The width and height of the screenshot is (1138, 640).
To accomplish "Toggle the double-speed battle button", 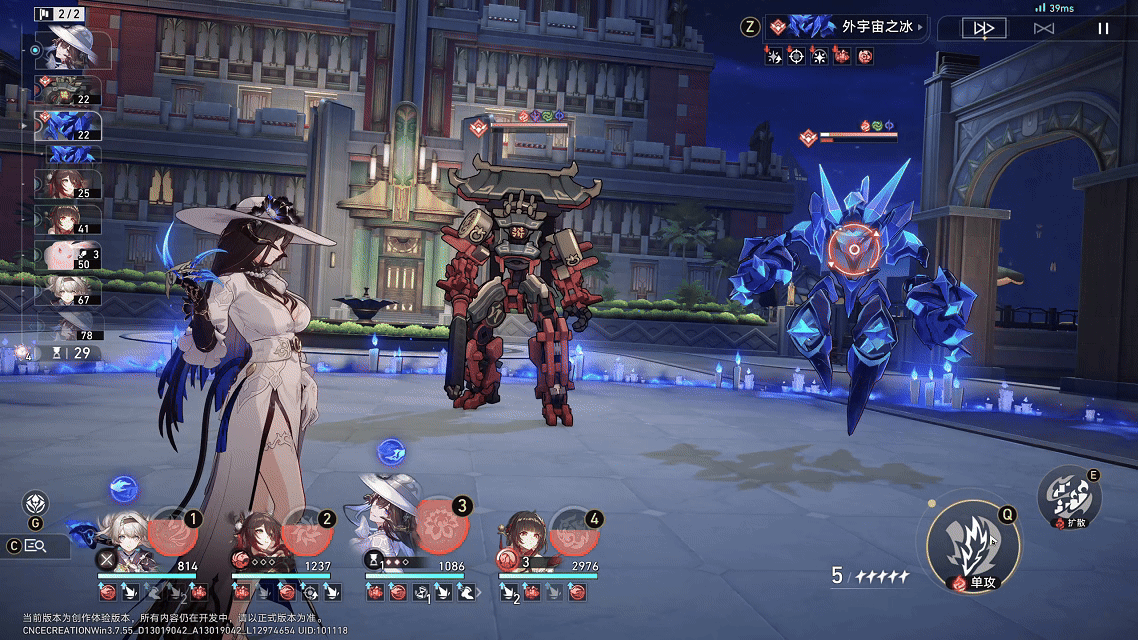I will [x=983, y=28].
